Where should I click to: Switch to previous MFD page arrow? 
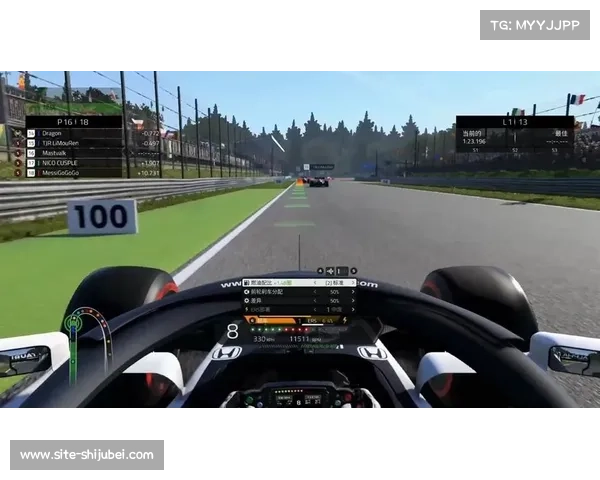[x=320, y=271]
